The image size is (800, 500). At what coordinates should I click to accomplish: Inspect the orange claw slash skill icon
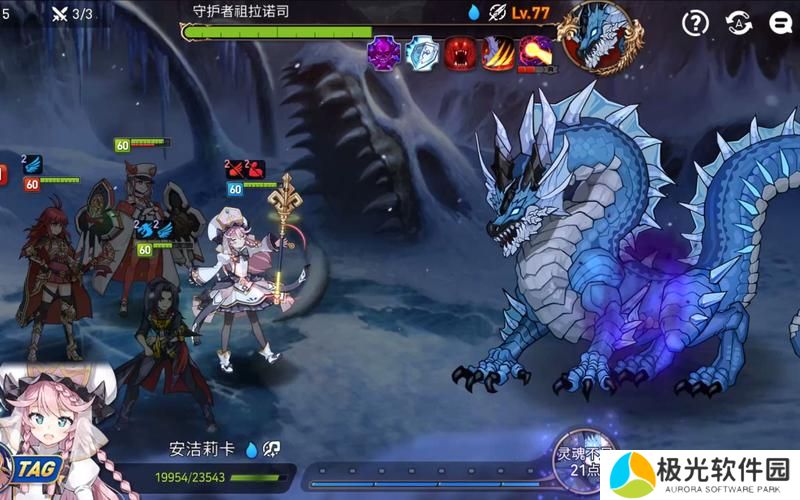(498, 53)
